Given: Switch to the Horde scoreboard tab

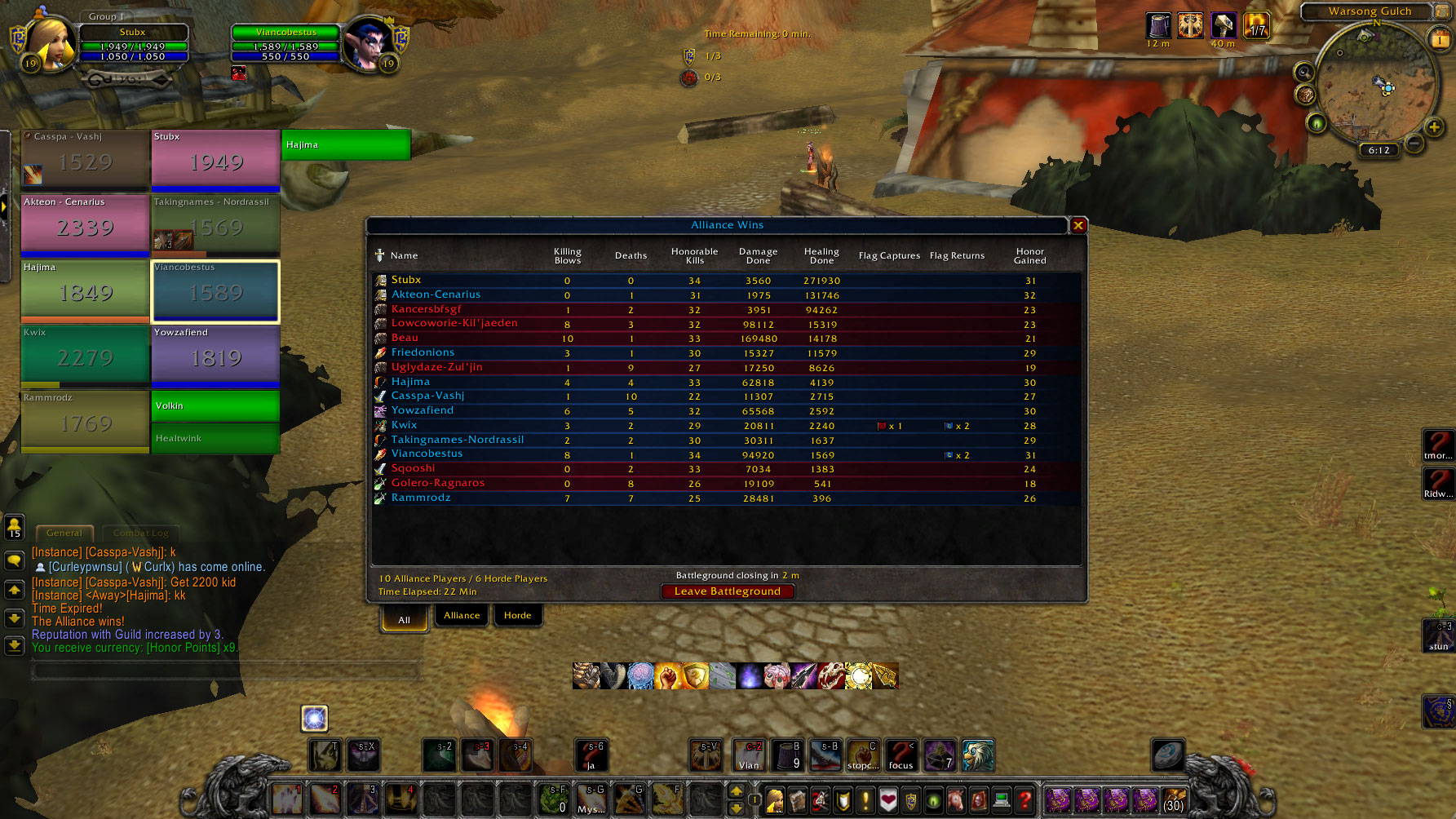Looking at the screenshot, I should [517, 615].
